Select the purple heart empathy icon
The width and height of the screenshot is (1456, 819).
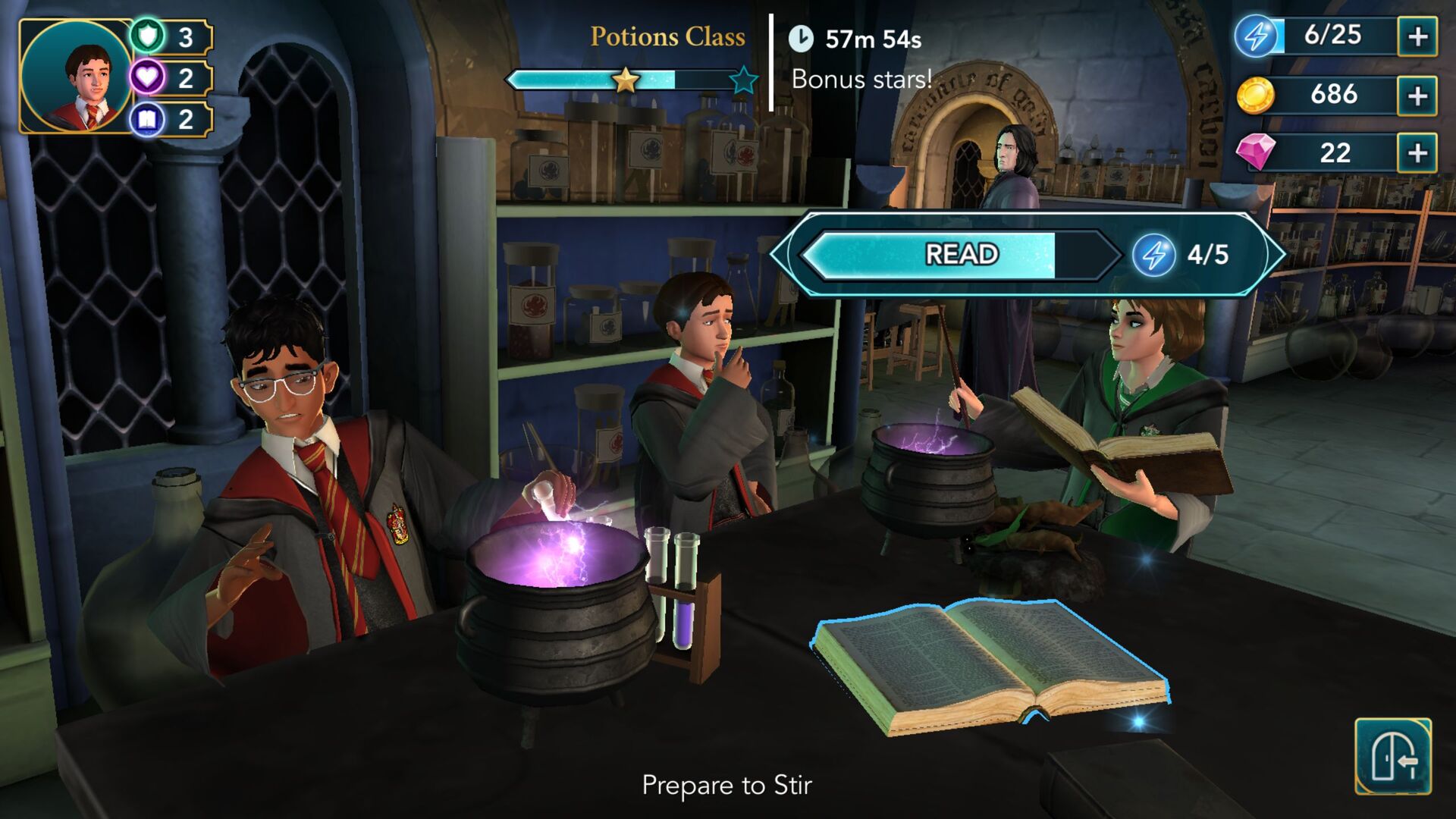[x=149, y=76]
